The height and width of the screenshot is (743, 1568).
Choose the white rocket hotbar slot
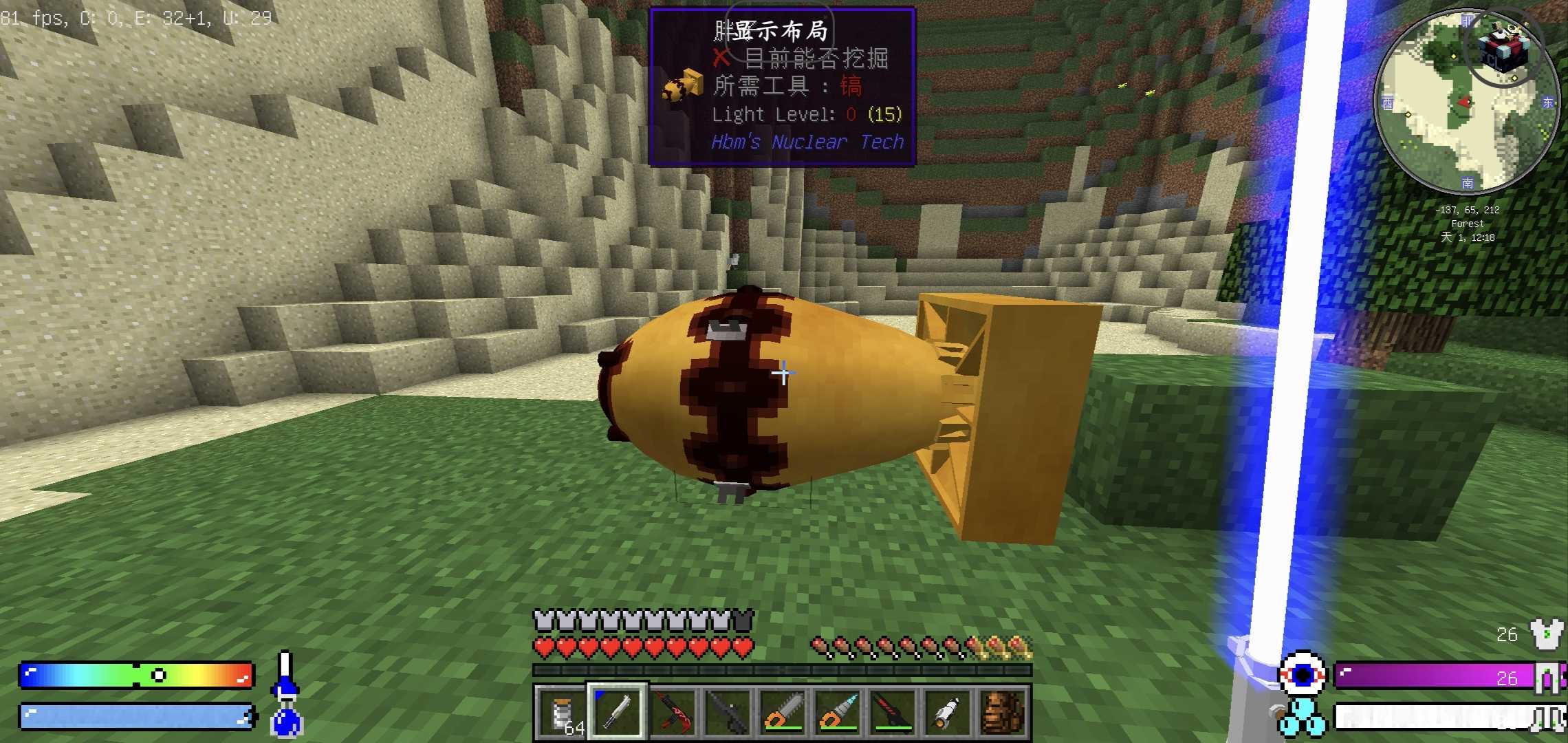[948, 712]
